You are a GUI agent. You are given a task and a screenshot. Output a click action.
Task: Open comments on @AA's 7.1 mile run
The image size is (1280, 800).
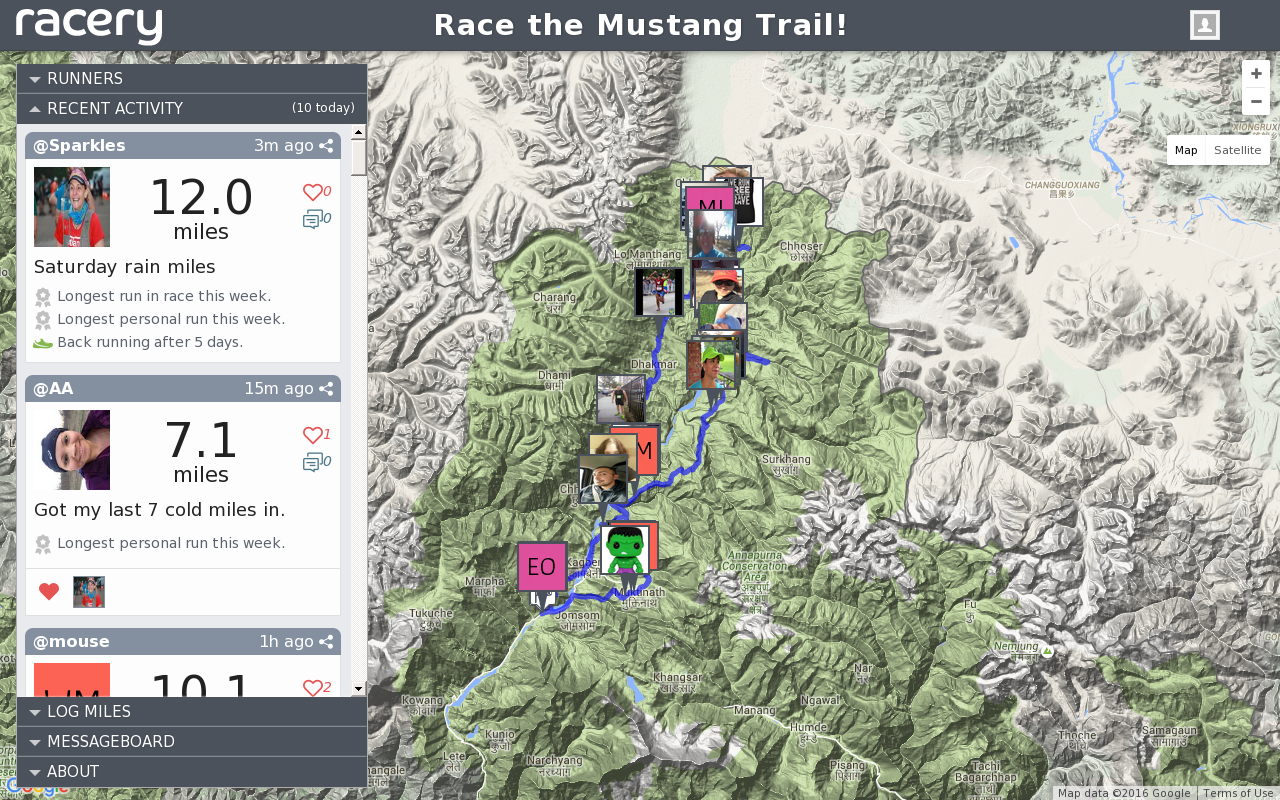(x=310, y=461)
